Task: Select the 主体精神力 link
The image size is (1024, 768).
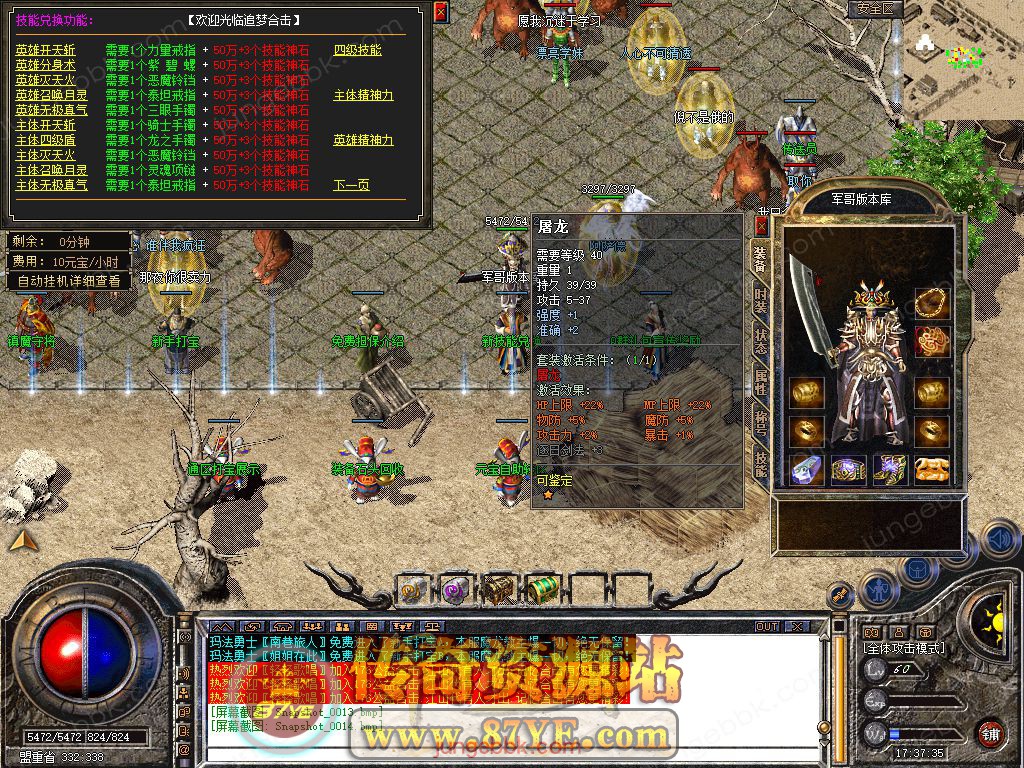Action: point(363,95)
